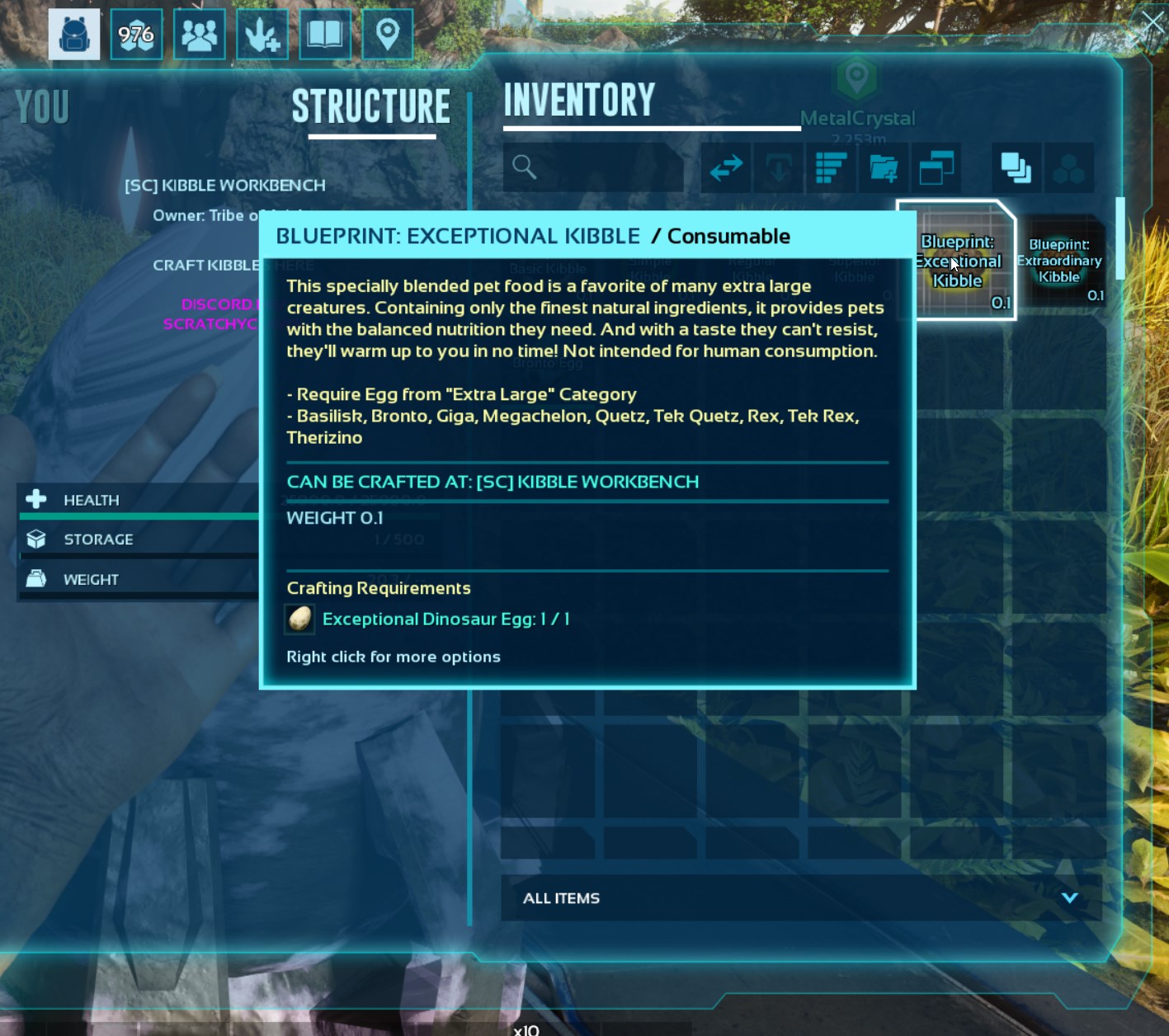This screenshot has height=1036, width=1169.
Task: Click the create new folder icon
Action: [x=883, y=167]
